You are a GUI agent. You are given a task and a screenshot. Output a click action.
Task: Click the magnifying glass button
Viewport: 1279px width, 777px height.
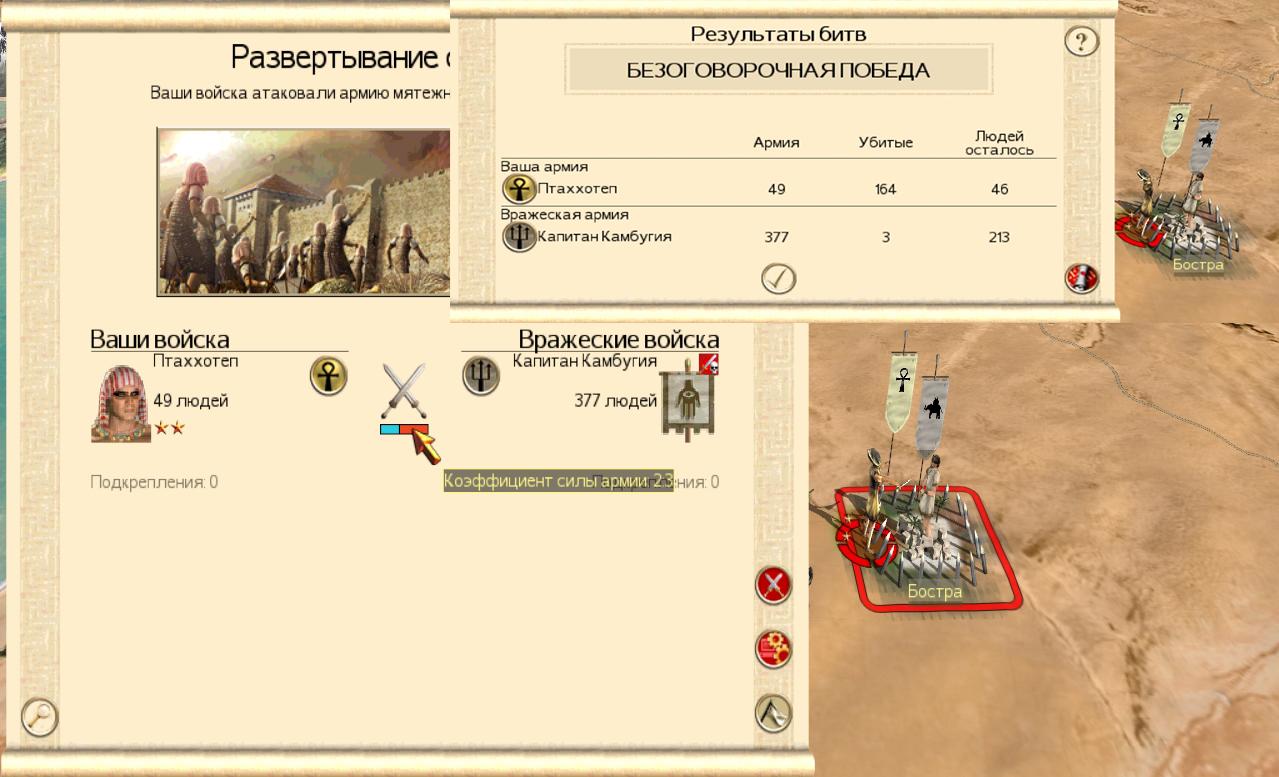tap(40, 717)
